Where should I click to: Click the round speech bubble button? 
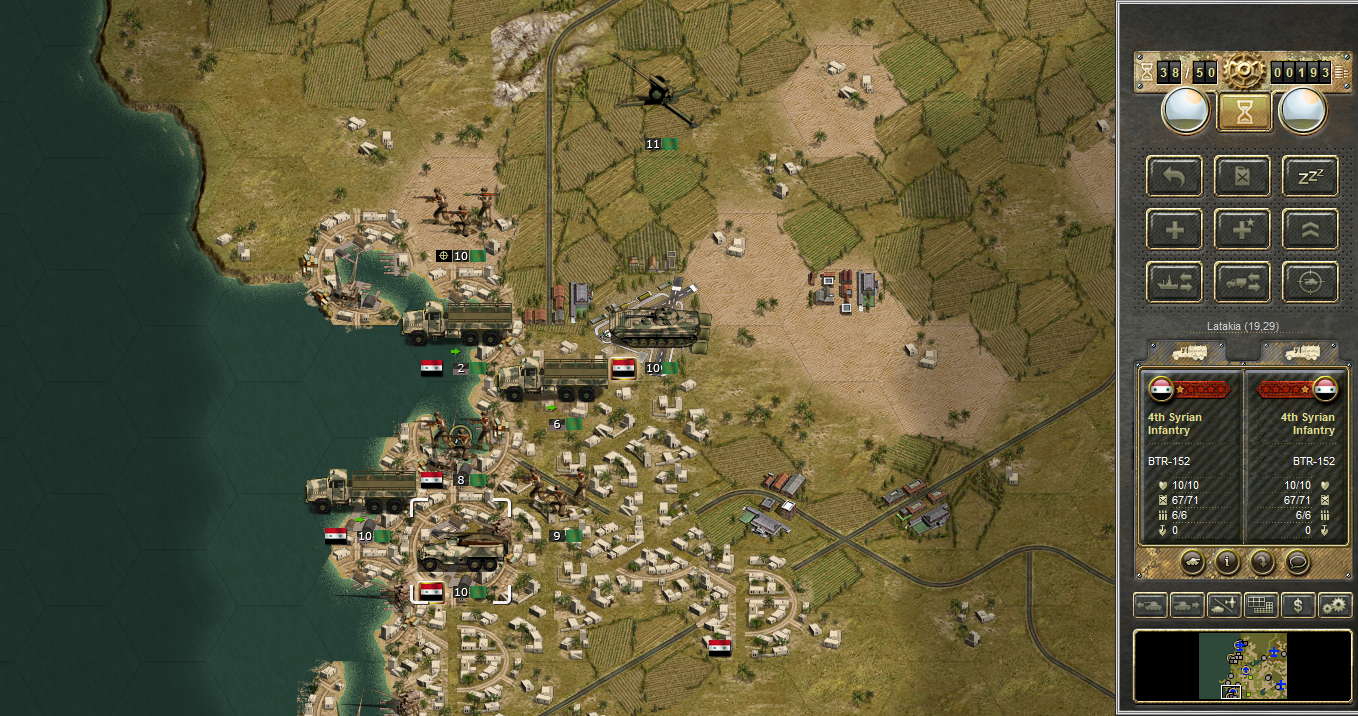1297,561
